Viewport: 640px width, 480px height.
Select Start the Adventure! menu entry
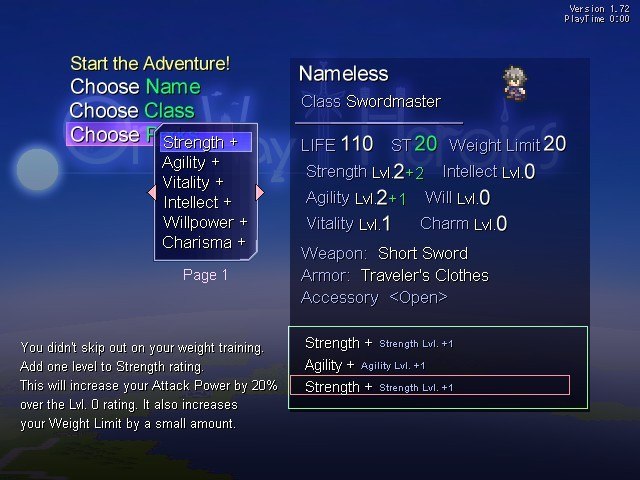(x=150, y=63)
